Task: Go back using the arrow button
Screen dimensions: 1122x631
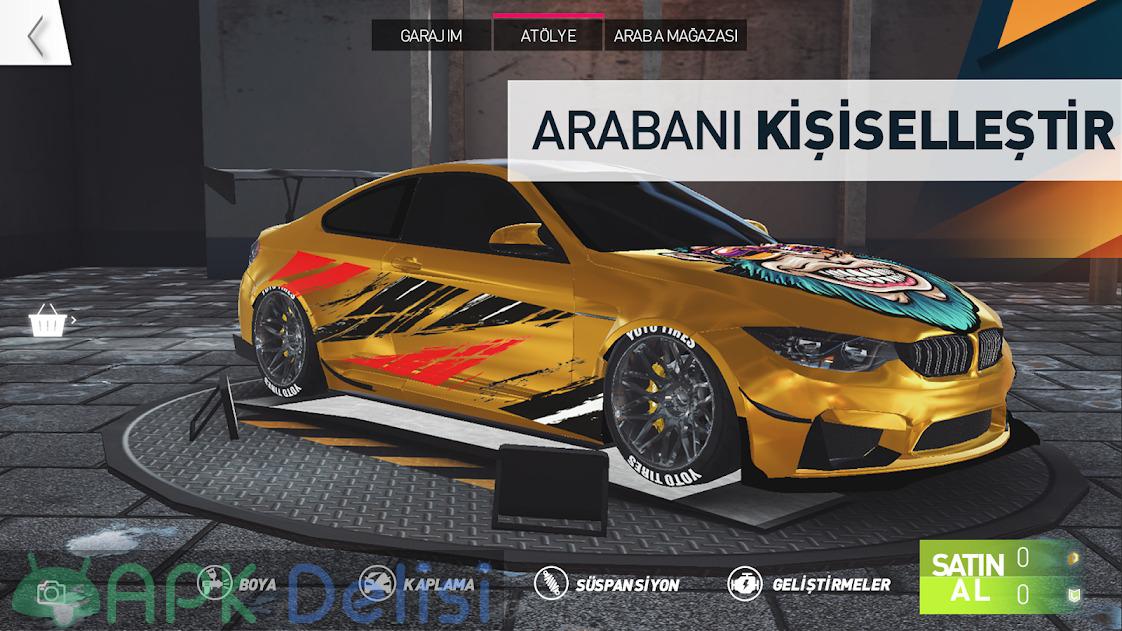Action: point(36,36)
